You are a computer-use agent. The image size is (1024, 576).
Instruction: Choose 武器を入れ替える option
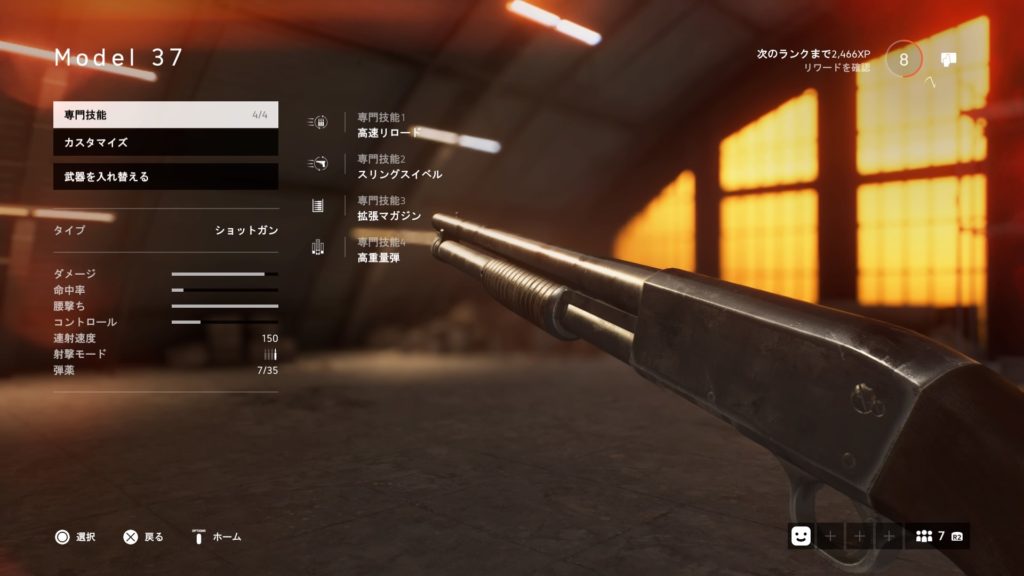[165, 177]
